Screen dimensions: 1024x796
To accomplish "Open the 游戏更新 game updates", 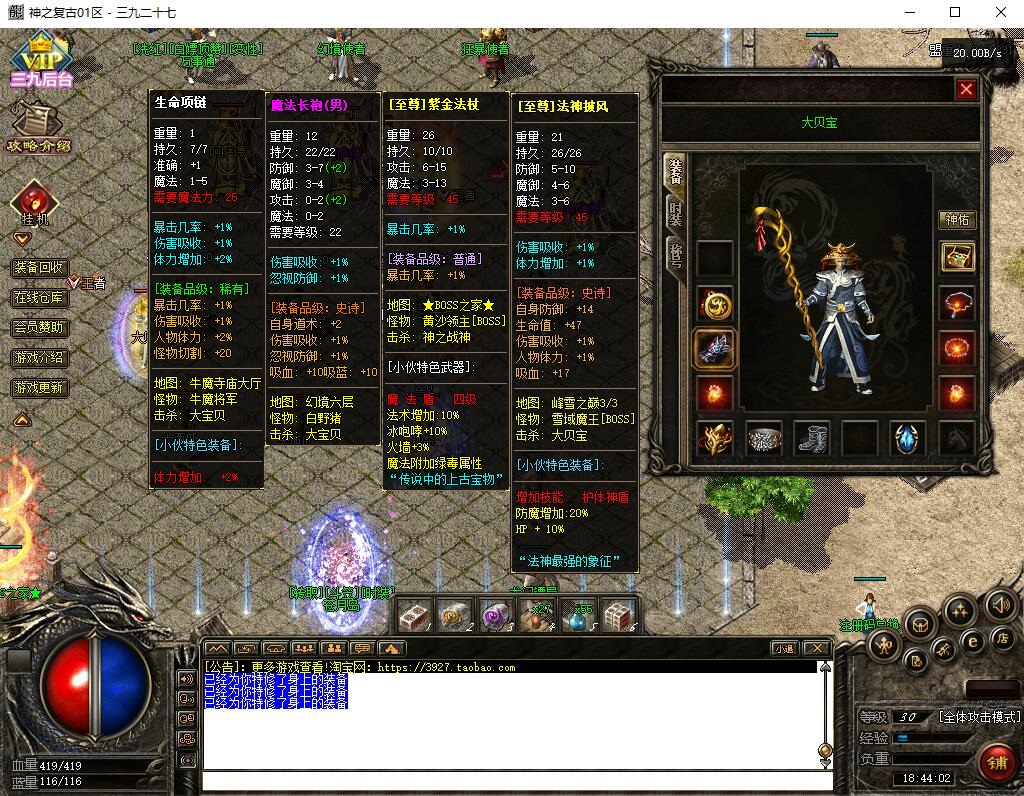I will (x=40, y=388).
